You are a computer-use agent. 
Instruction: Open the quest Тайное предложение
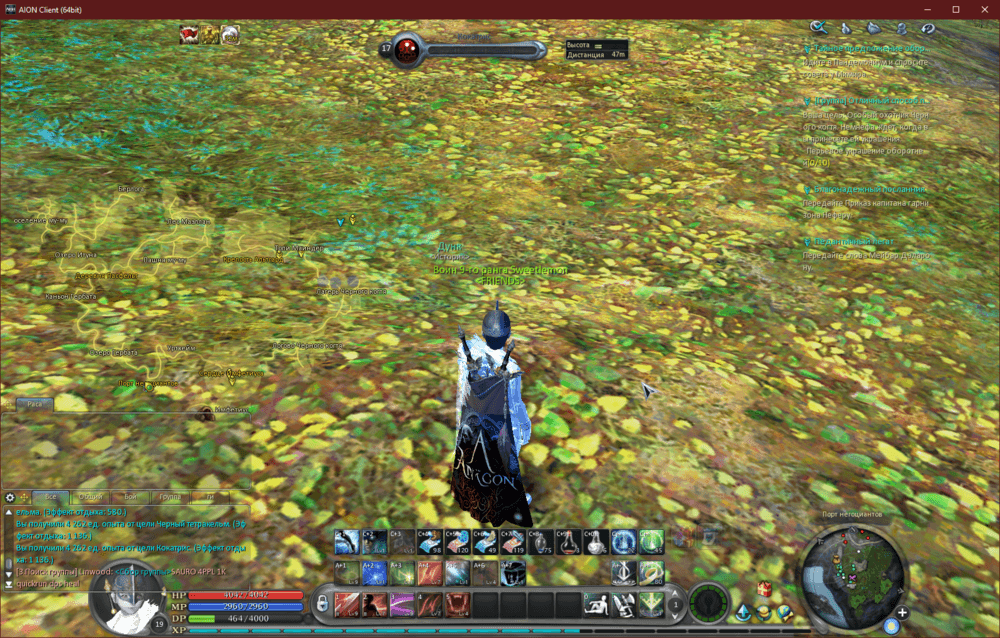[x=870, y=48]
